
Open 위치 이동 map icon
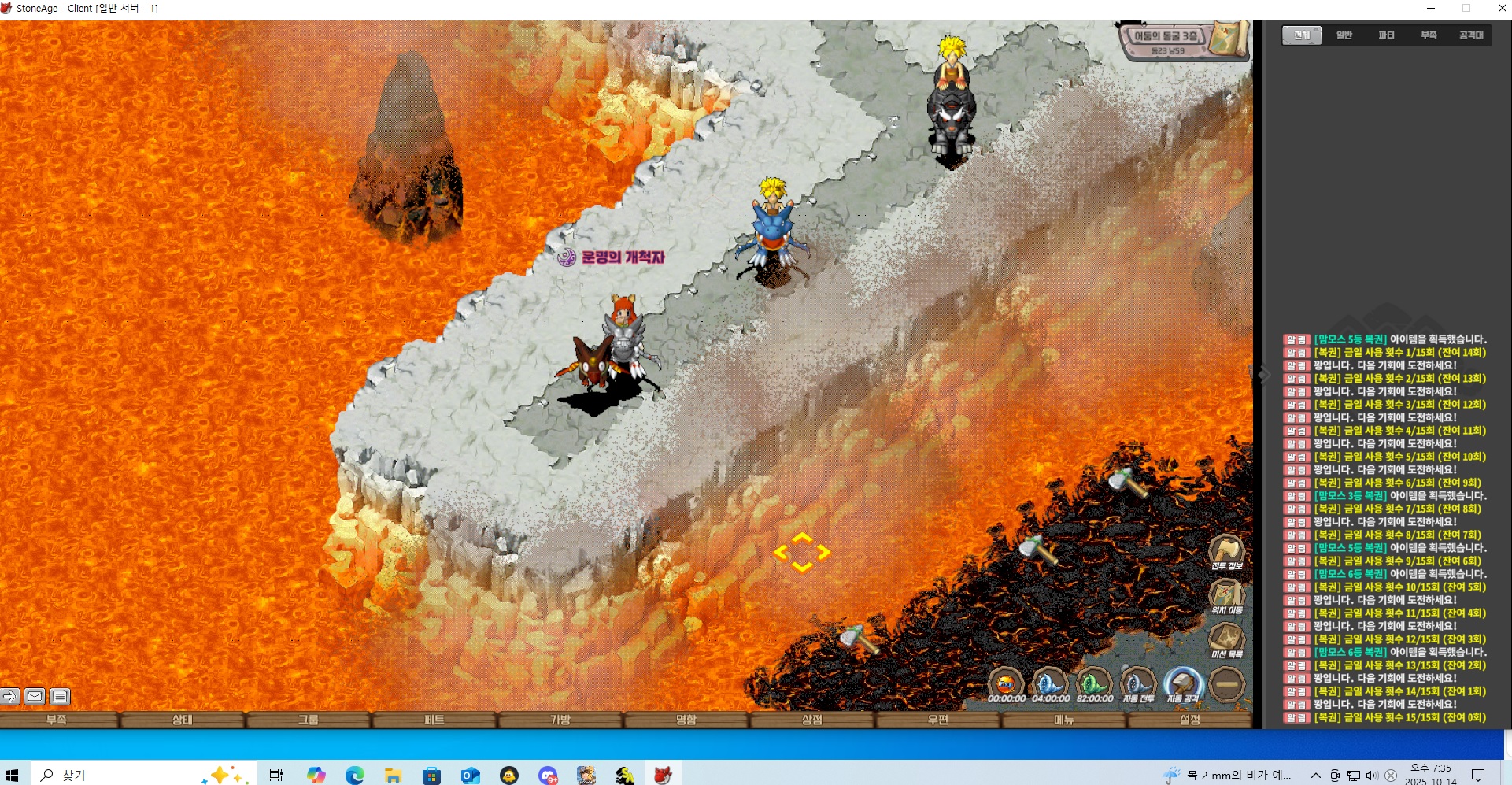click(1226, 594)
